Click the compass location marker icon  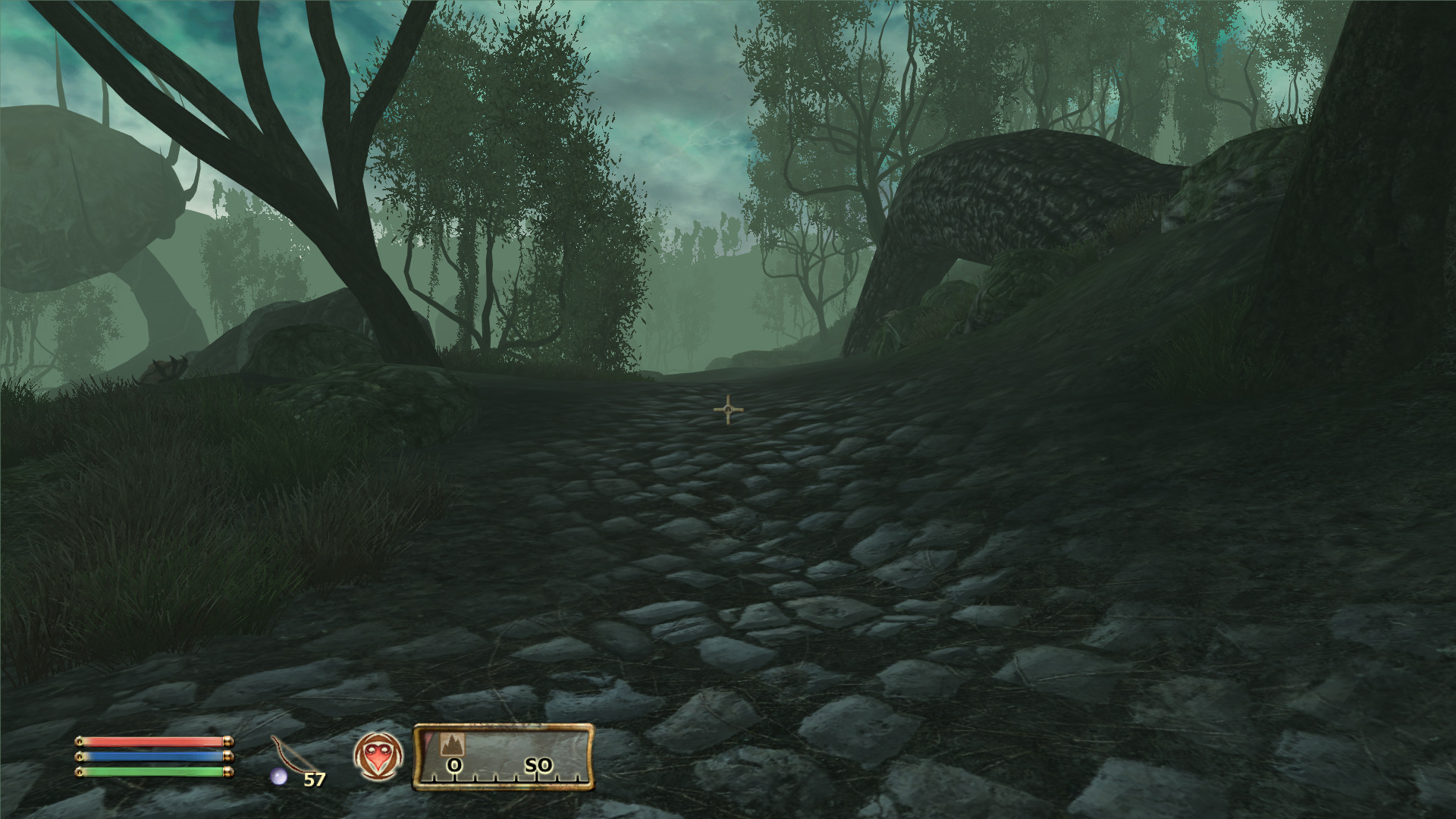coord(453,744)
